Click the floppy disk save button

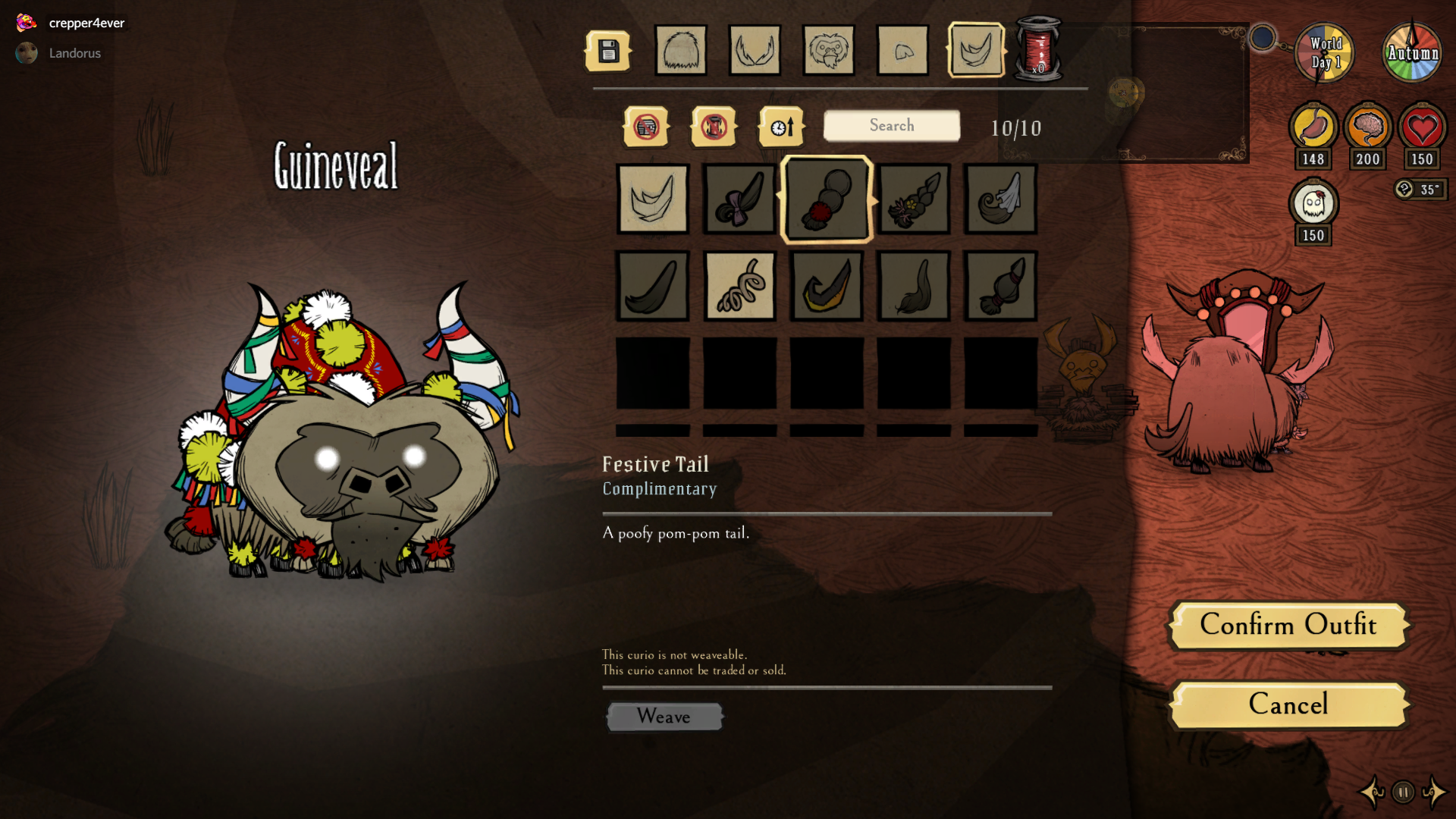608,52
